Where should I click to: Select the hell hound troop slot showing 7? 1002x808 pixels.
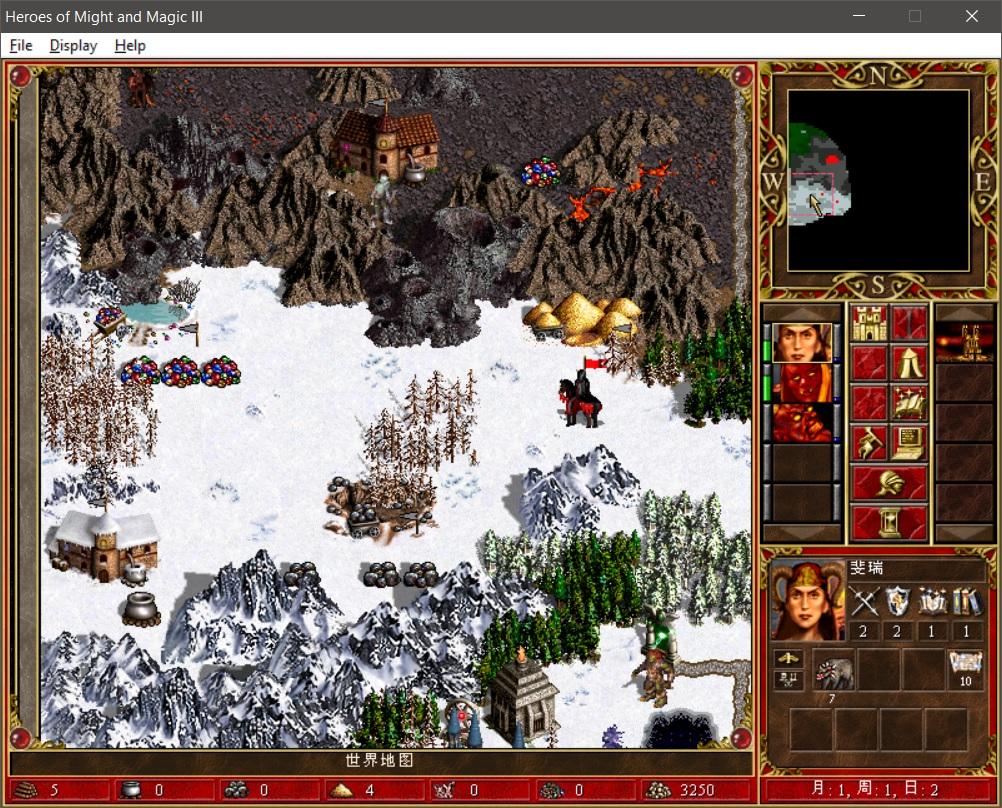tap(832, 670)
